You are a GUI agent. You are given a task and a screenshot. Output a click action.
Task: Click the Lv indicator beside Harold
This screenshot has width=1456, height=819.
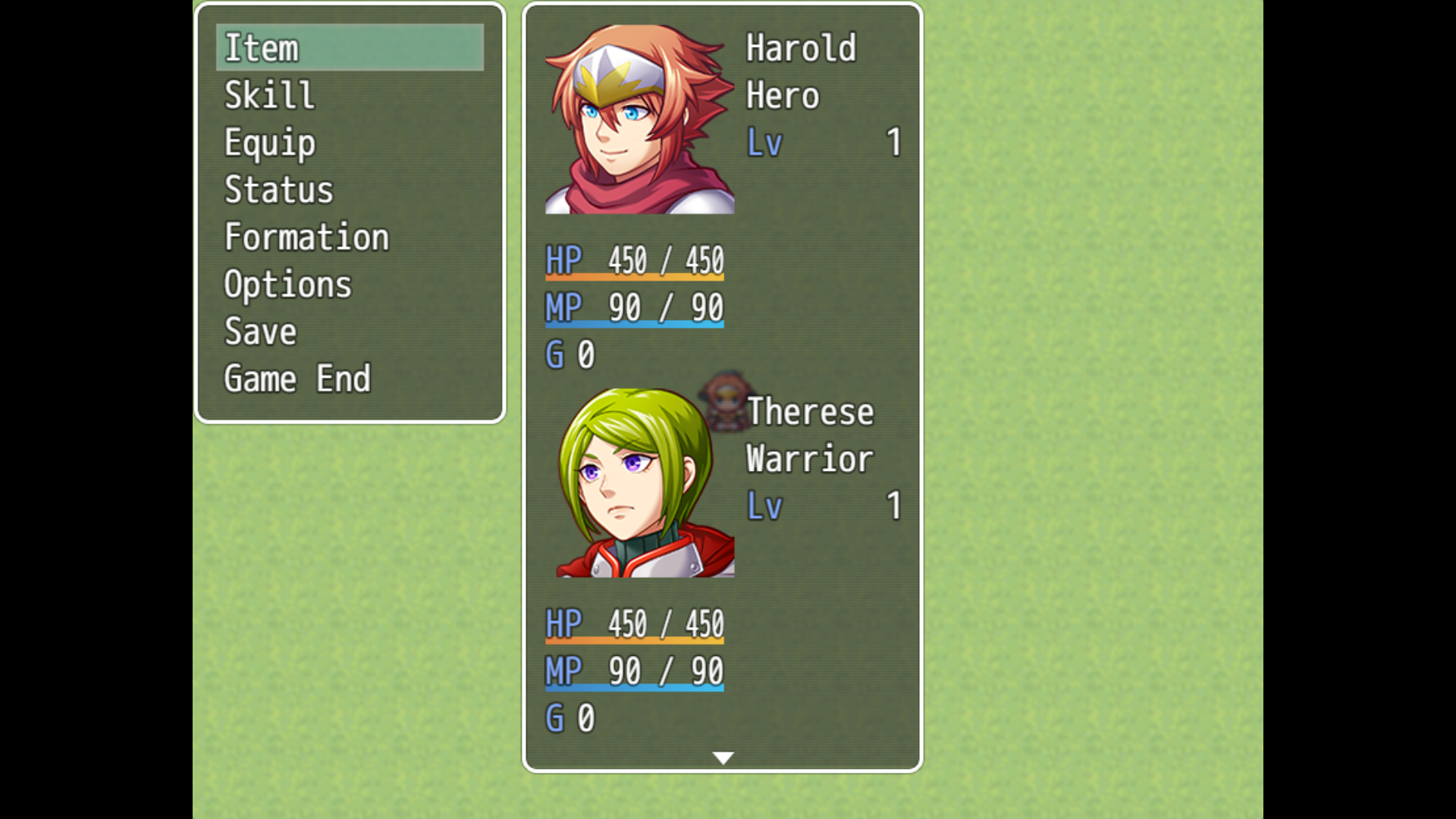(764, 142)
